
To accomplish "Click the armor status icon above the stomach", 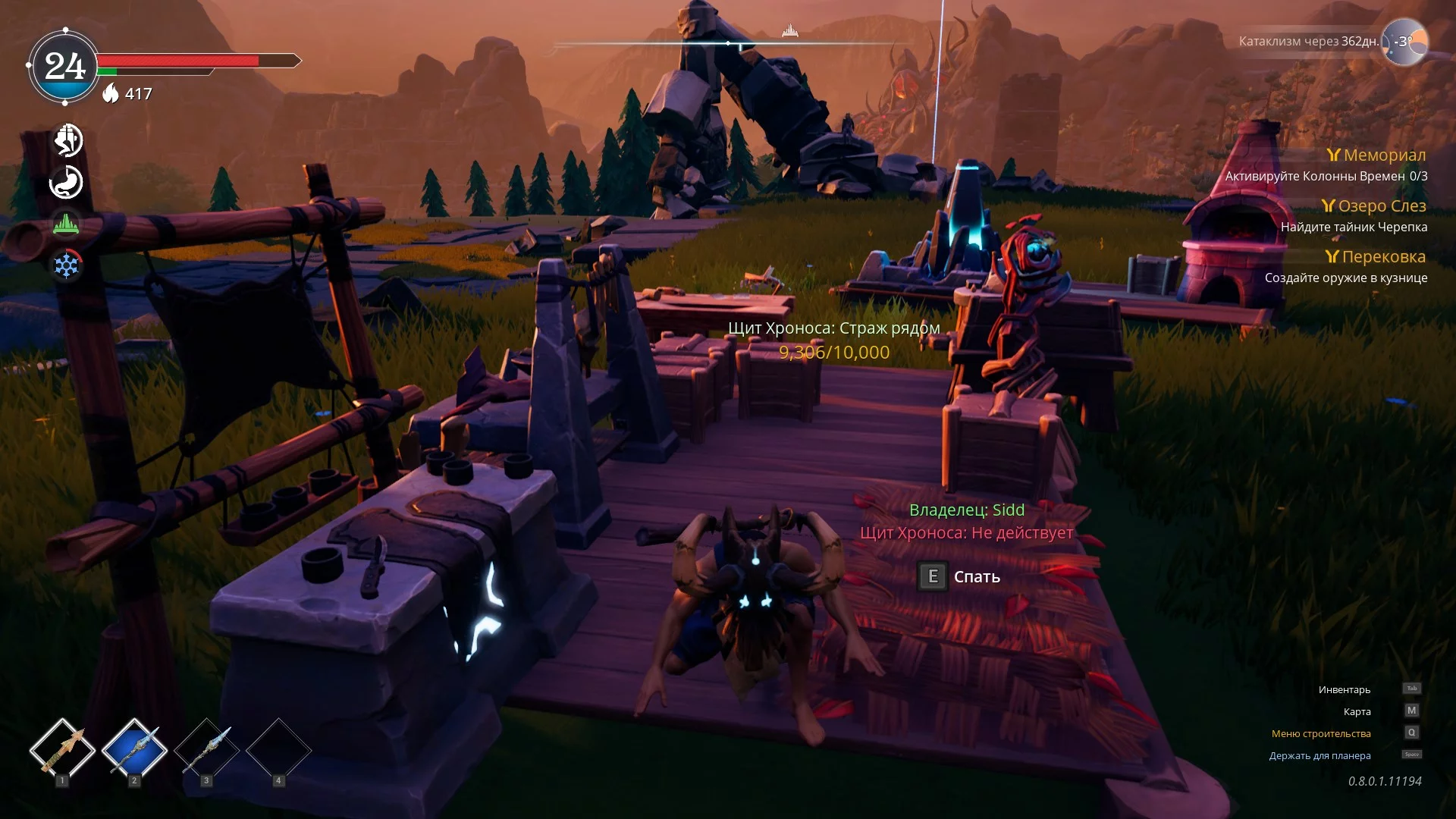I will (x=67, y=140).
